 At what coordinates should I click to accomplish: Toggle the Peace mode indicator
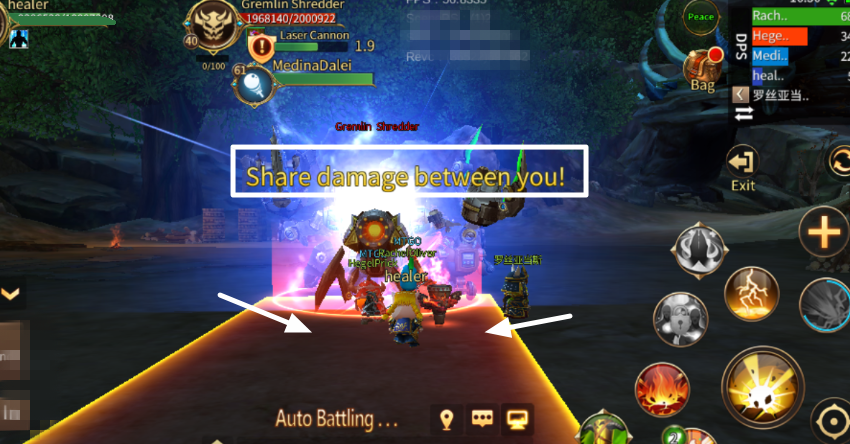tap(700, 17)
